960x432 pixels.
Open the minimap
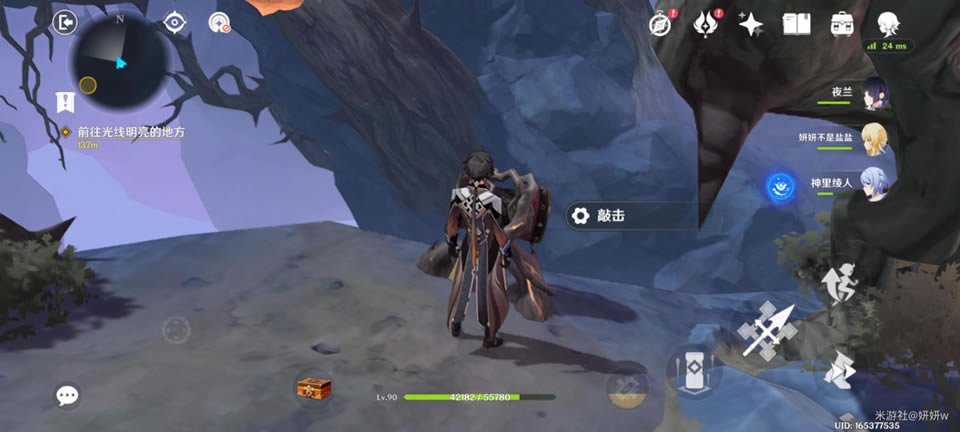pyautogui.click(x=120, y=60)
